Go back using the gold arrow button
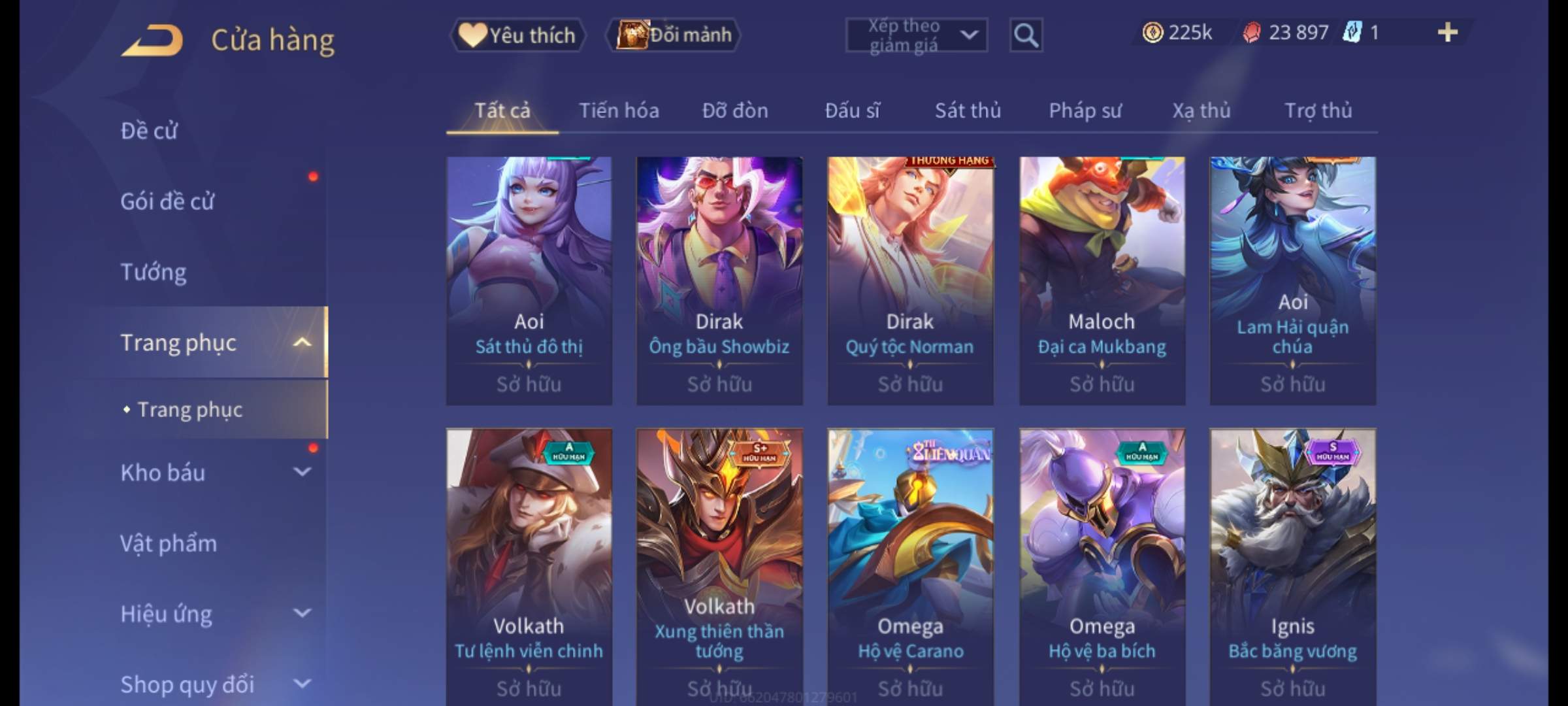 [x=152, y=41]
